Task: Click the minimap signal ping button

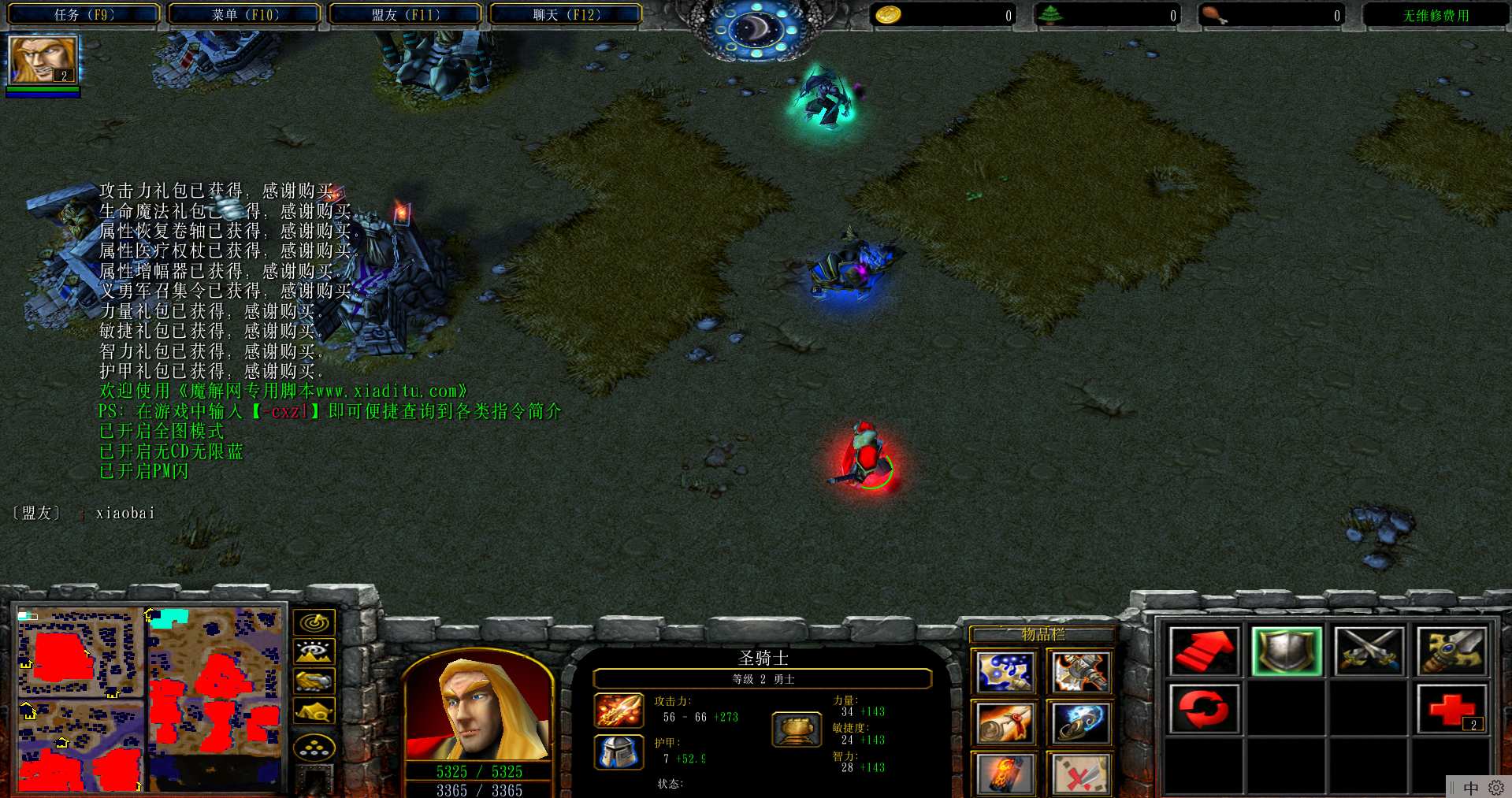Action: [x=314, y=623]
